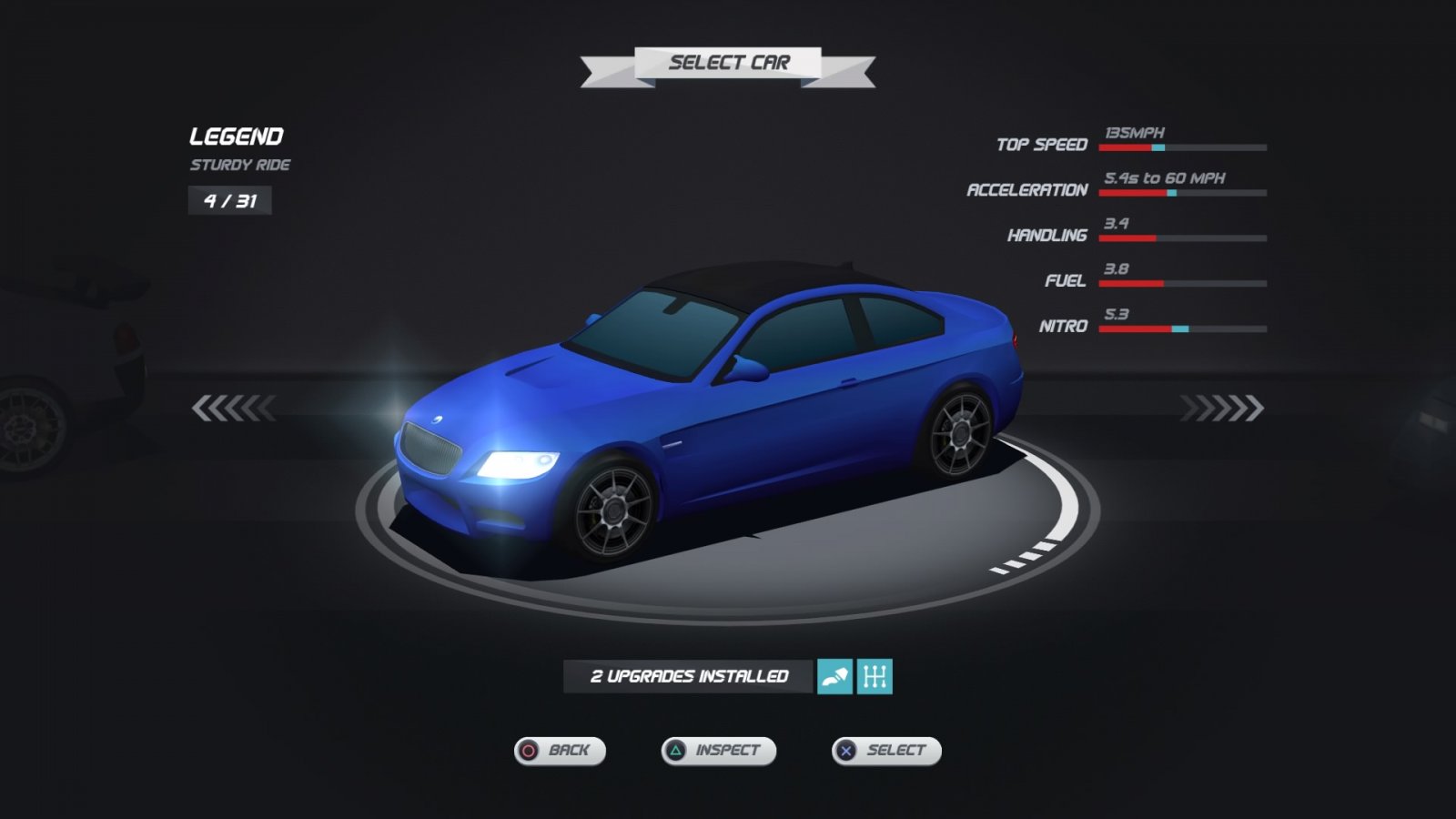
Task: Click the Top Speed stat bar
Action: tap(1183, 146)
